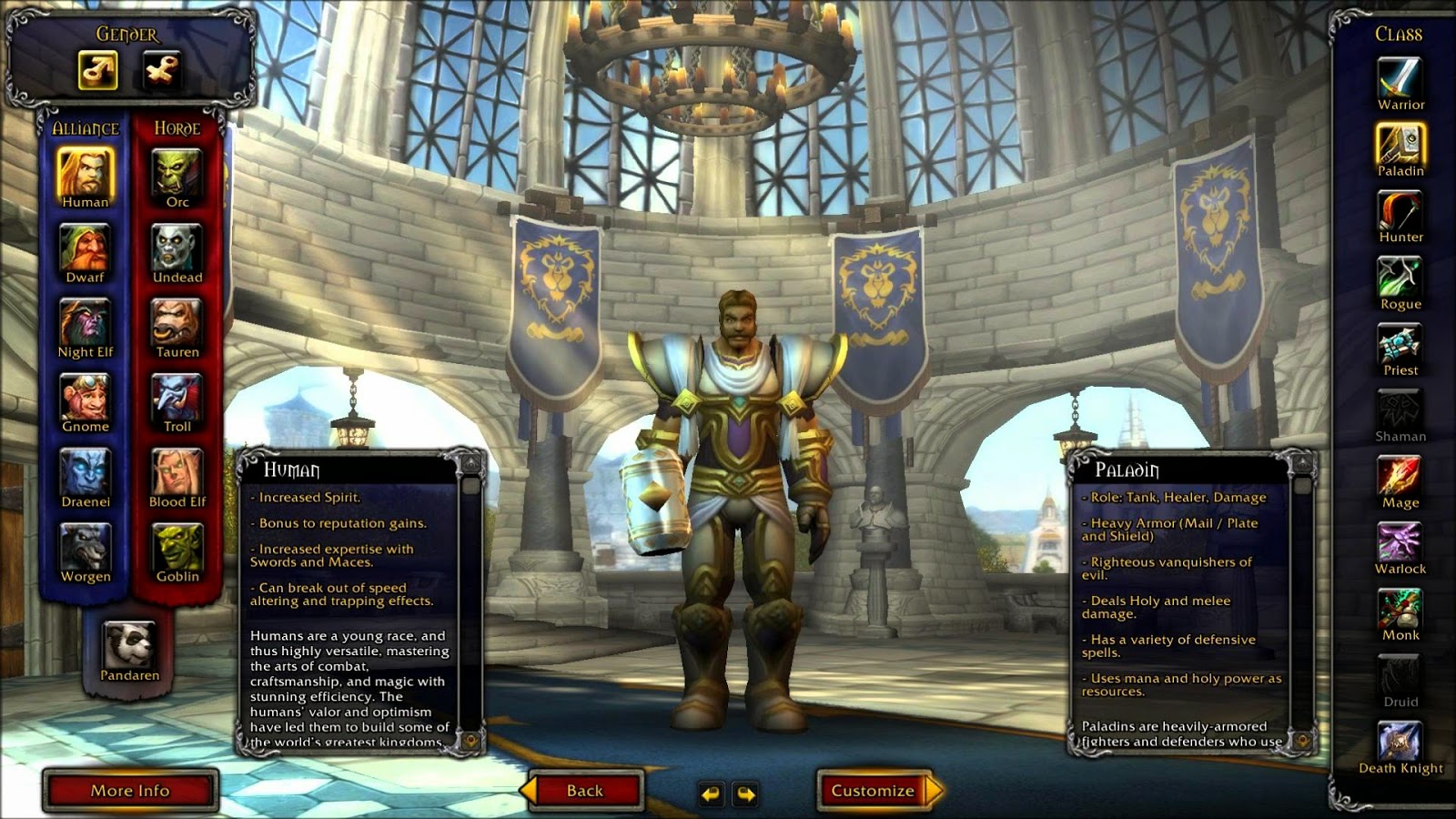This screenshot has height=819, width=1456.
Task: Click the Customize button
Action: coord(872,790)
